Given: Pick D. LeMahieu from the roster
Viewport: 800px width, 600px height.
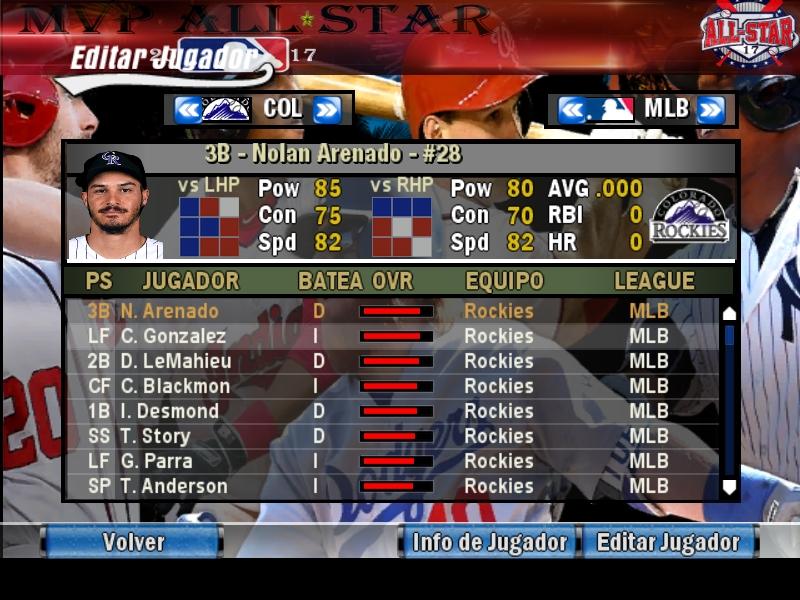Looking at the screenshot, I should click(175, 361).
